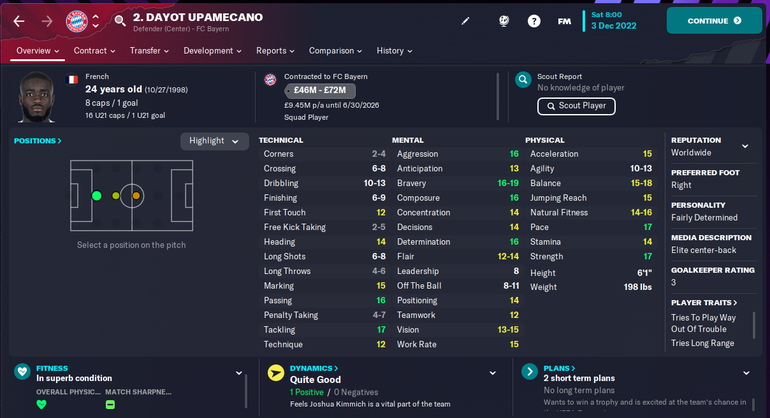Open the player search magnifier
The width and height of the screenshot is (770, 418).
[x=120, y=20]
